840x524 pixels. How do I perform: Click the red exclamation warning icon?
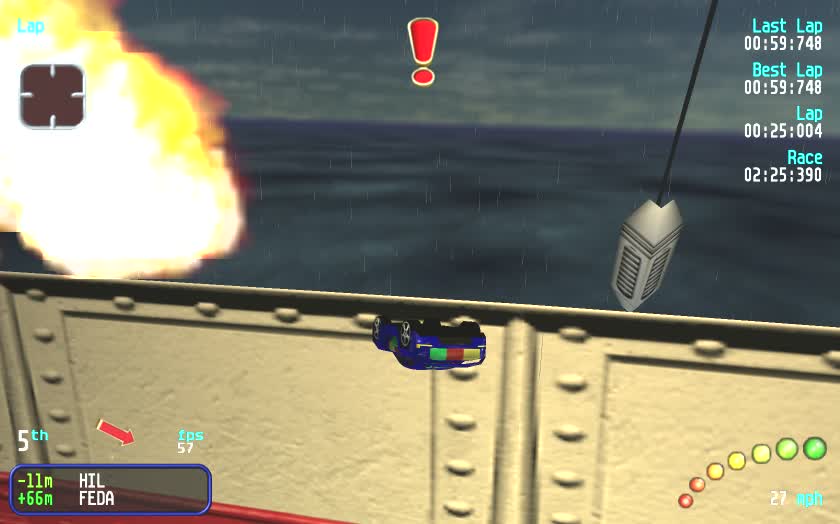pos(423,51)
